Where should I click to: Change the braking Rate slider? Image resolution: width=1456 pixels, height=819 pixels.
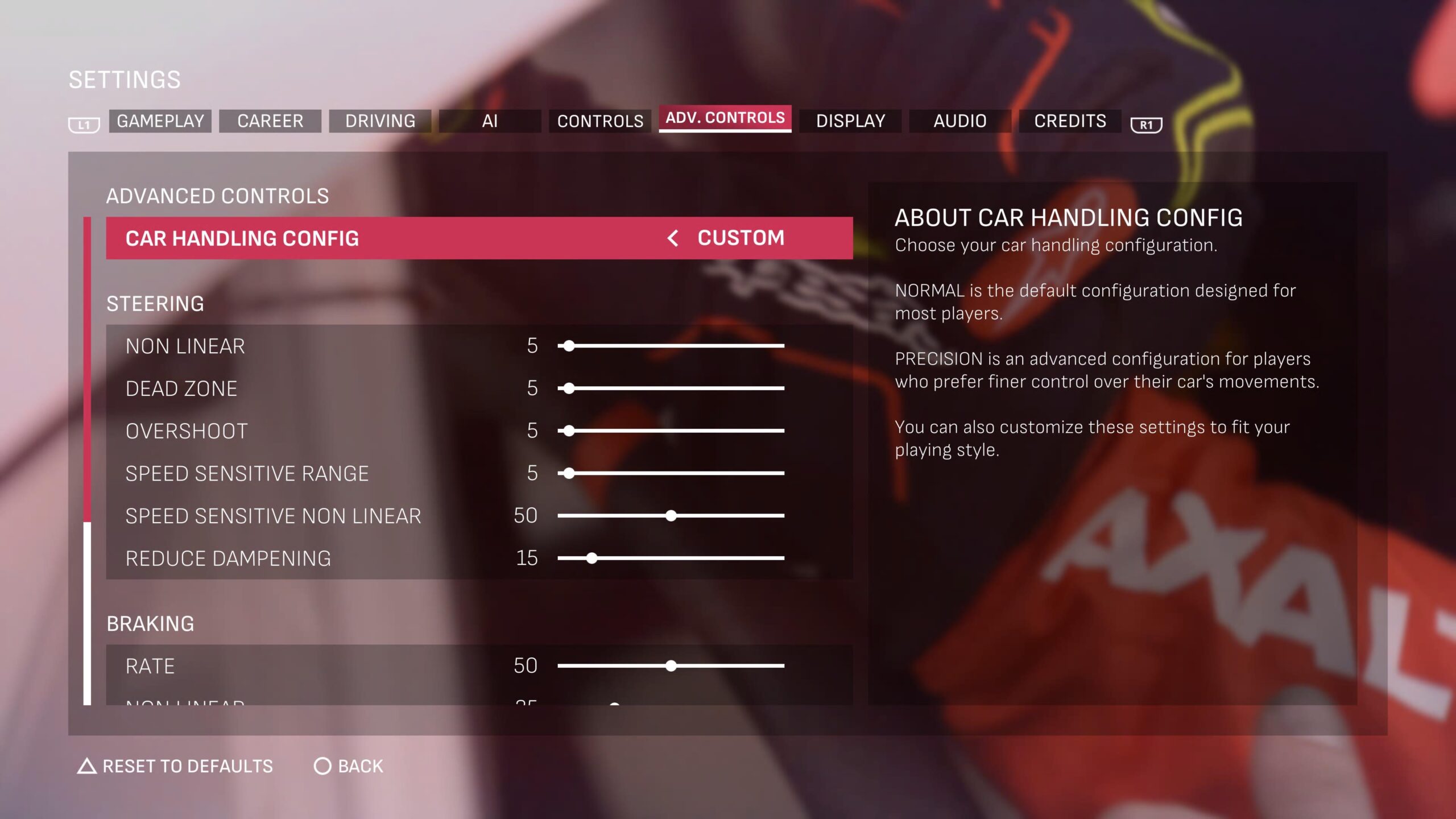(671, 666)
